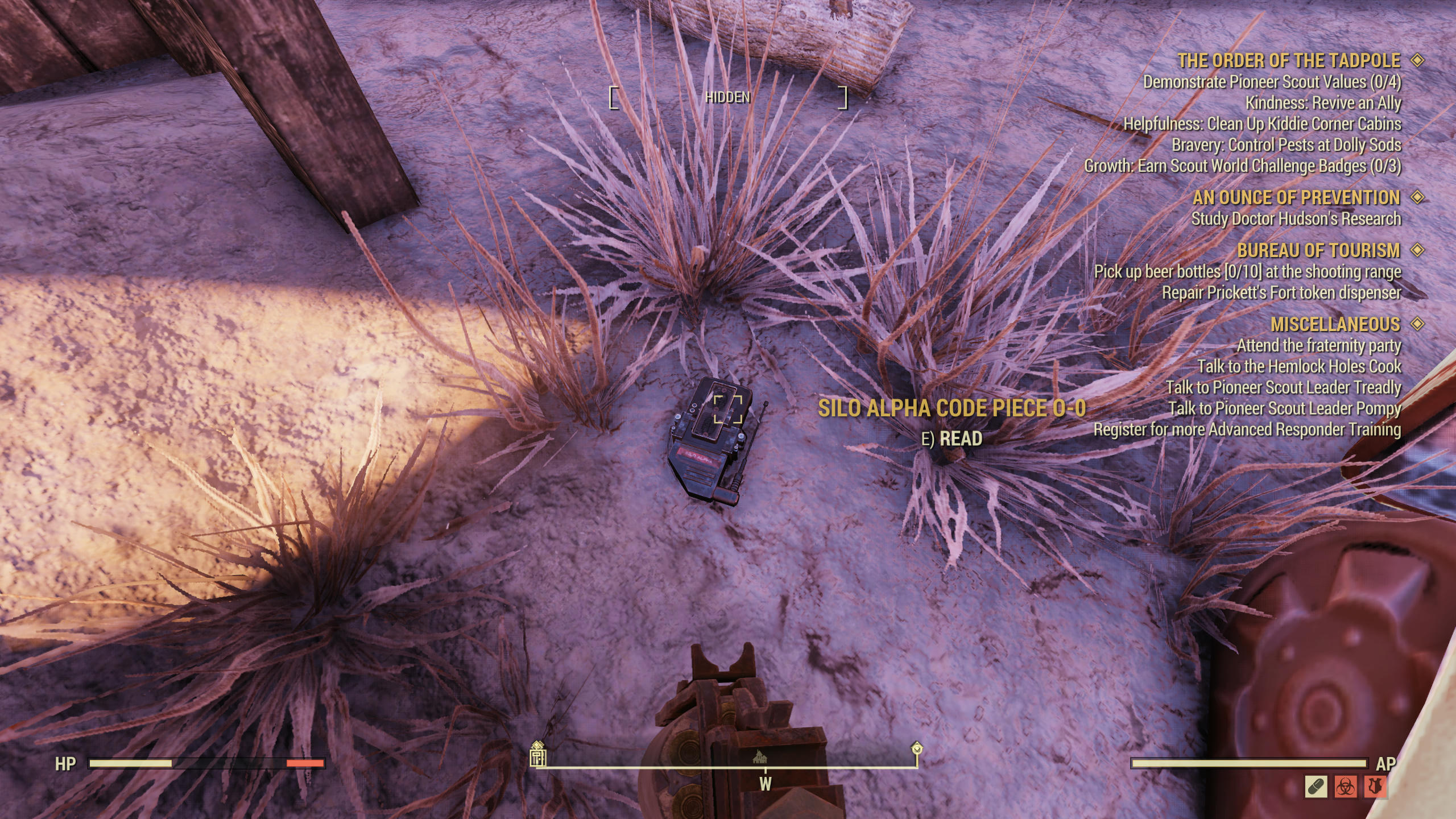Select the door quest marker on compass
Image resolution: width=1456 pixels, height=819 pixels.
[537, 756]
